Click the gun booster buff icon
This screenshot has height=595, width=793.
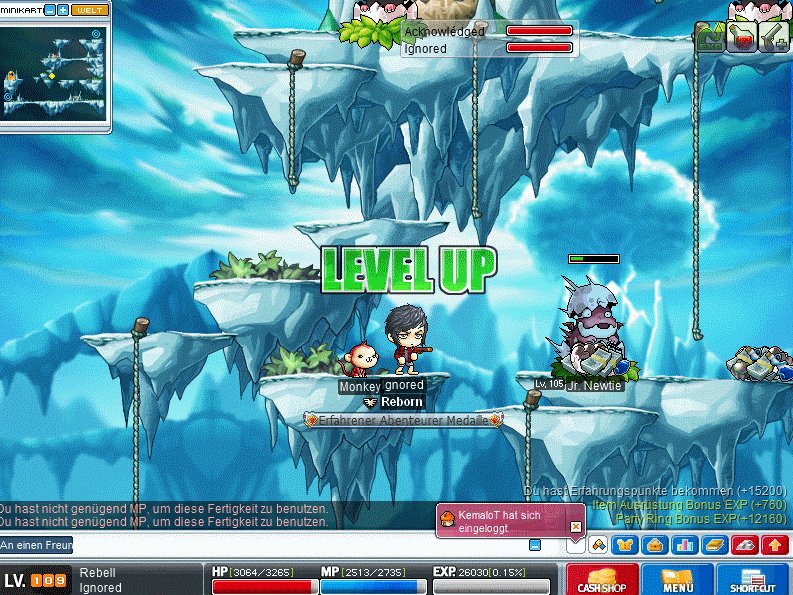[x=774, y=37]
